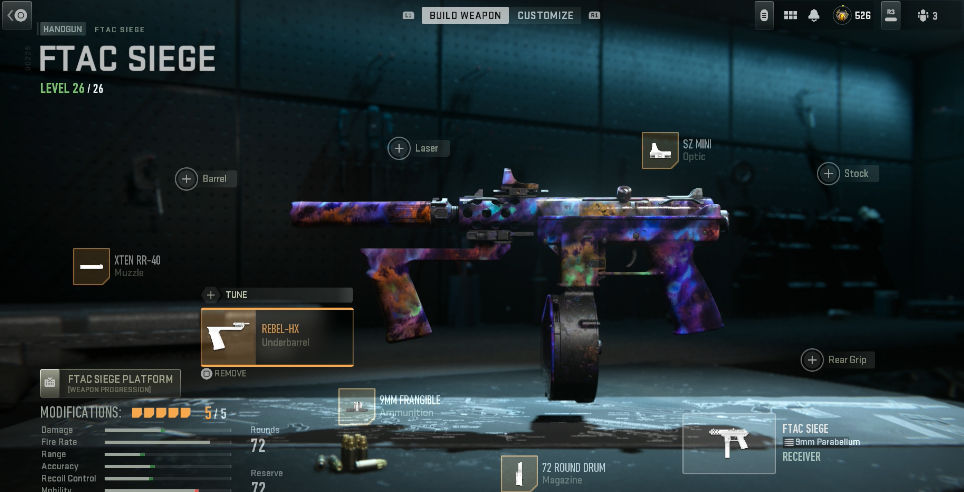Tune the Rebel-HX underbarrel
Image resolution: width=964 pixels, height=492 pixels.
coord(211,295)
